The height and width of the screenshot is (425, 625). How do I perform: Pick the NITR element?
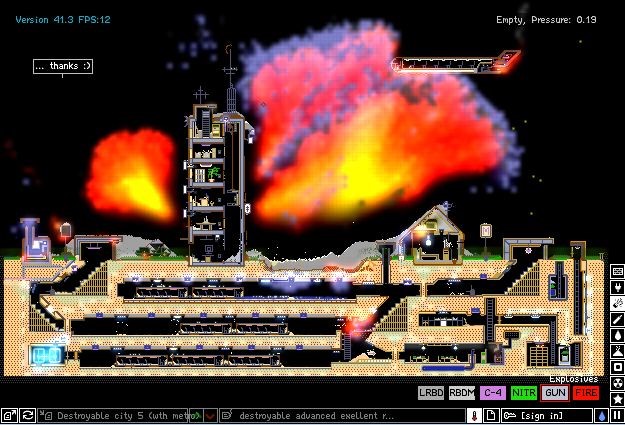(x=524, y=393)
